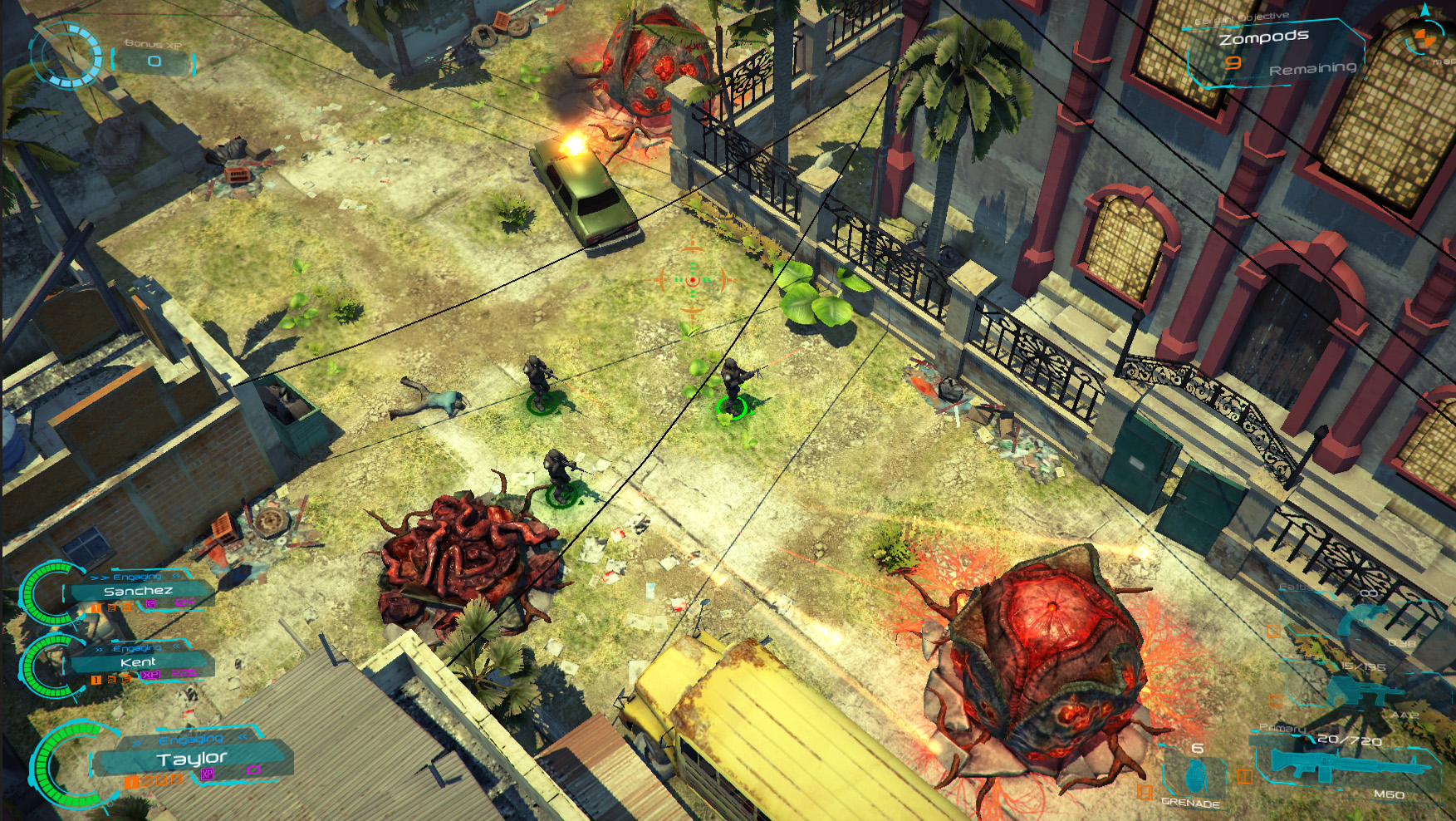Image resolution: width=1456 pixels, height=821 pixels.
Task: Toggle Sanchez's orange slot 1 ability
Action: click(96, 607)
